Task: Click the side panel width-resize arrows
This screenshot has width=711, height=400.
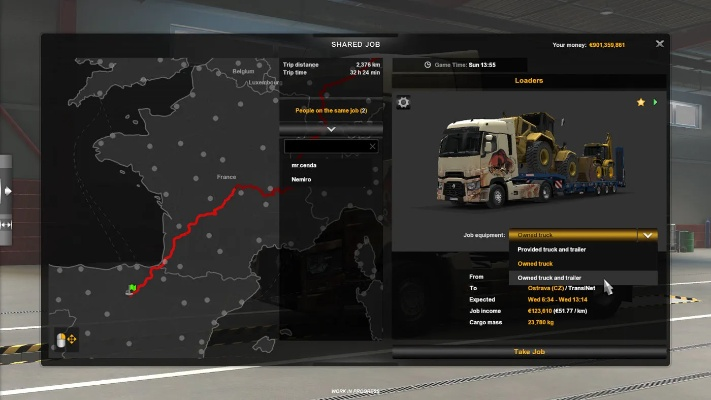Action: (x=7, y=225)
